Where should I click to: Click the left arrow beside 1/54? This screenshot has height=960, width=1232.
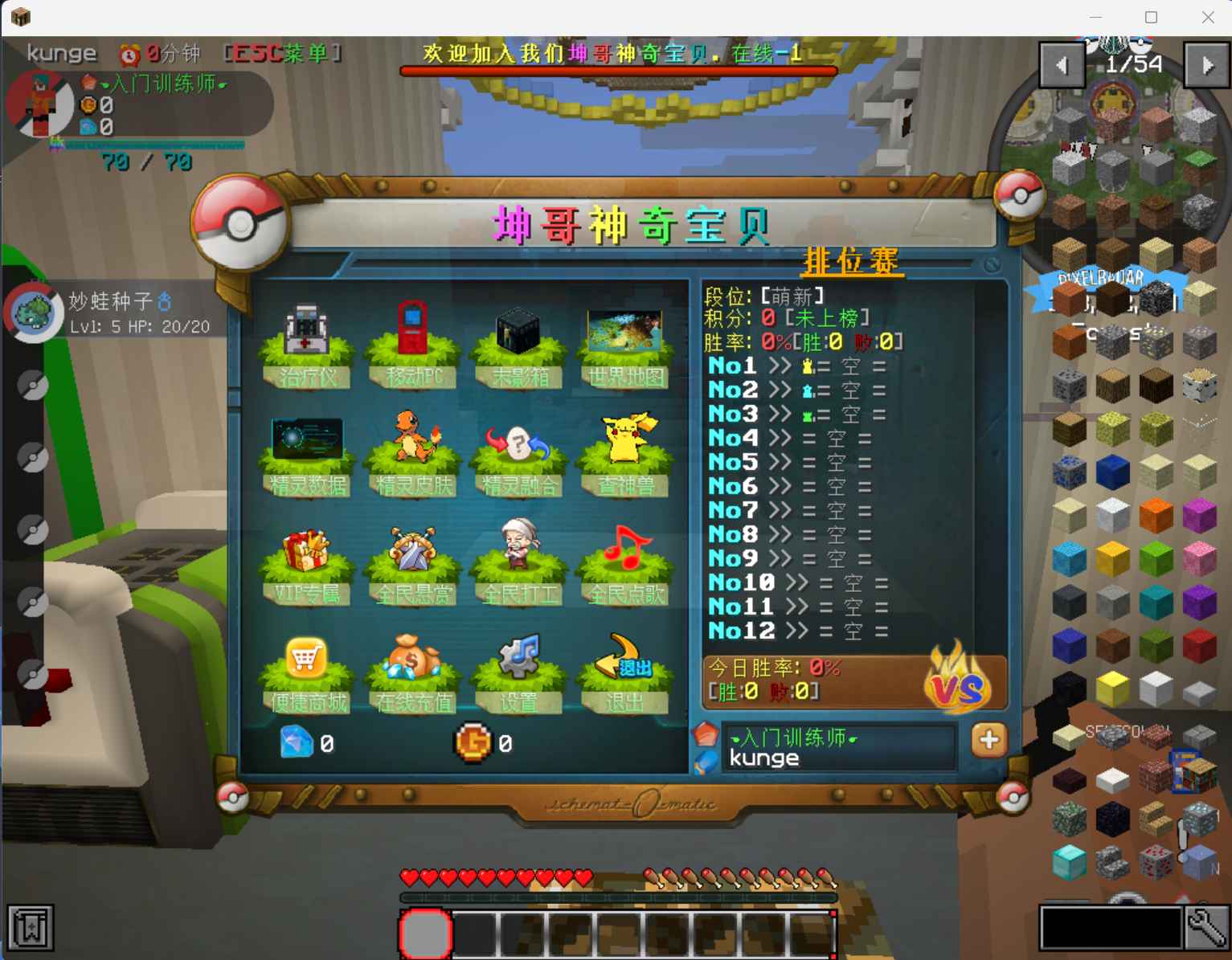1062,63
